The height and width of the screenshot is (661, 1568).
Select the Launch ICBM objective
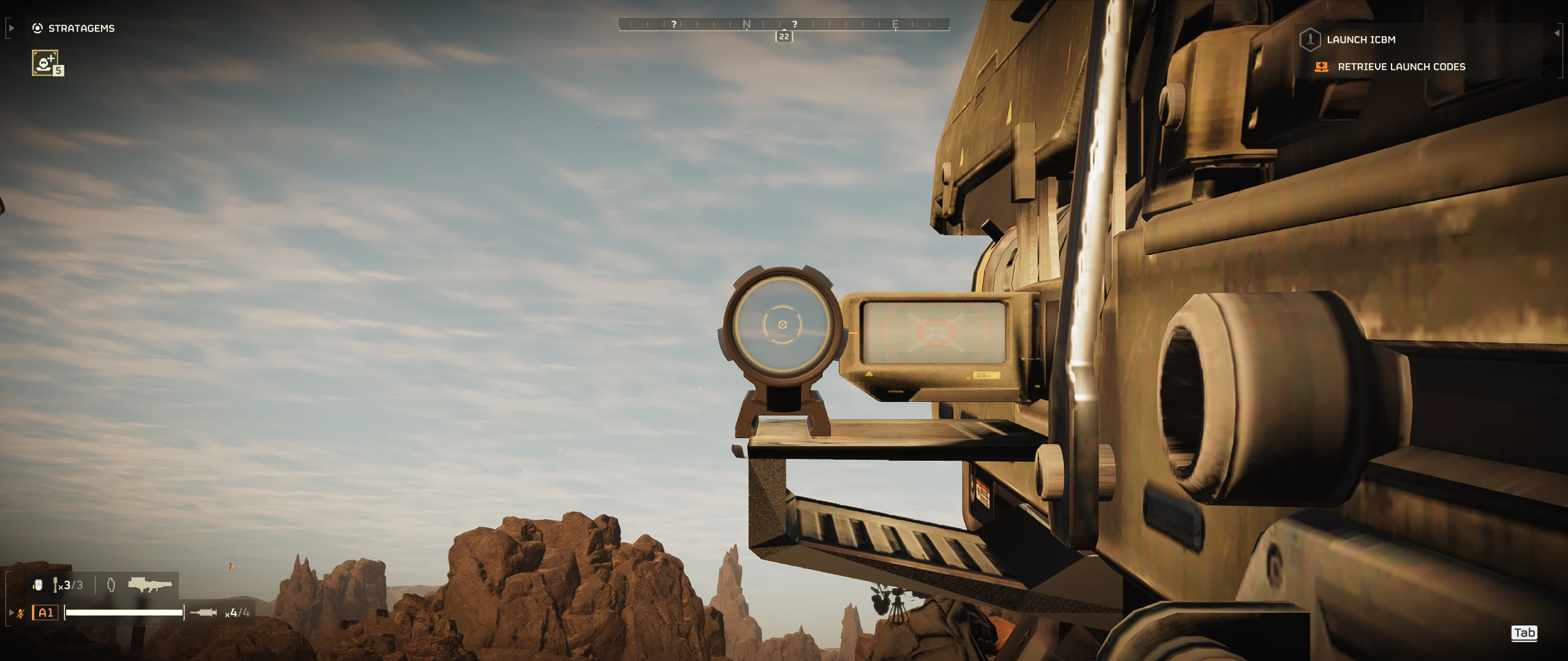pos(1360,40)
